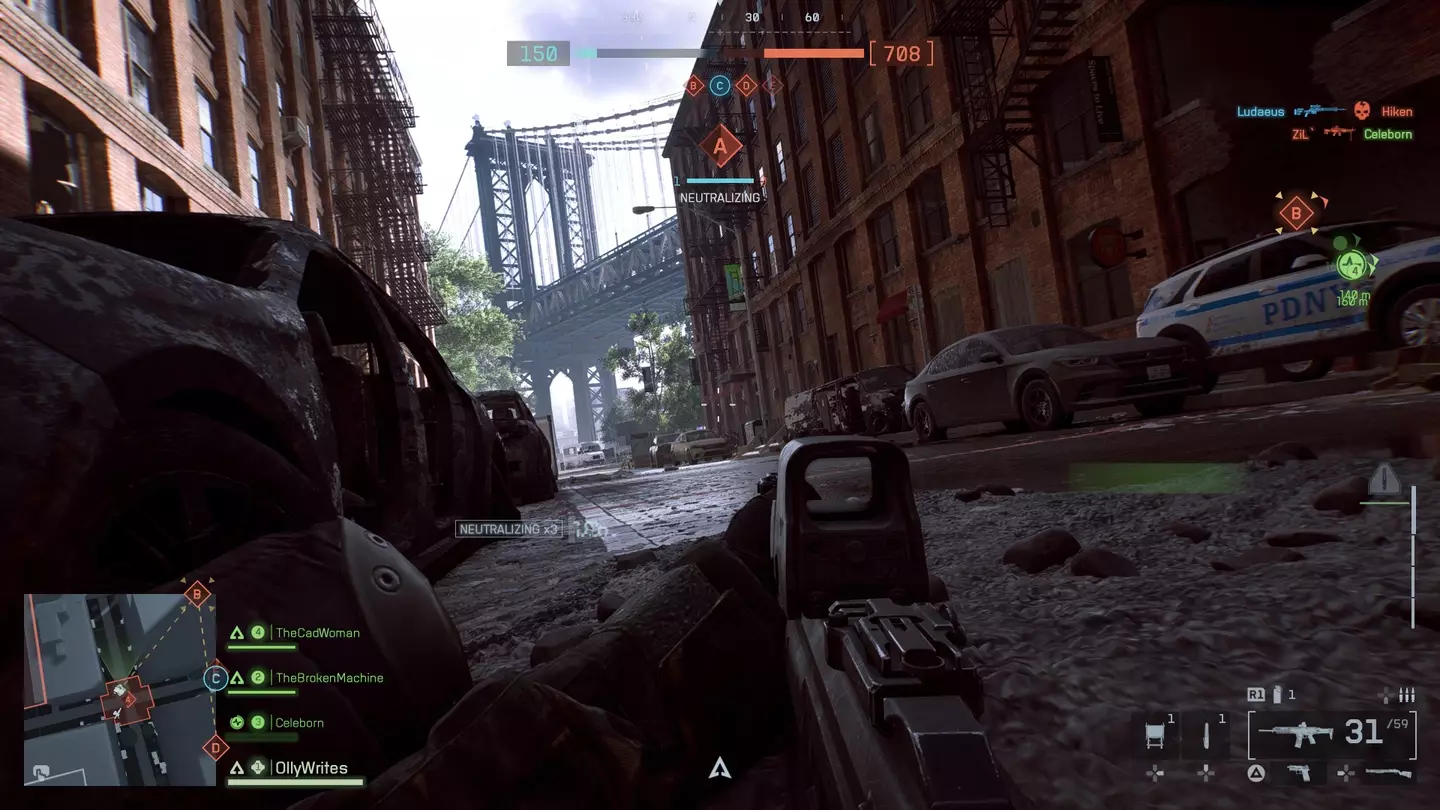Click TheCadWoman's assault class icon

tap(236, 632)
